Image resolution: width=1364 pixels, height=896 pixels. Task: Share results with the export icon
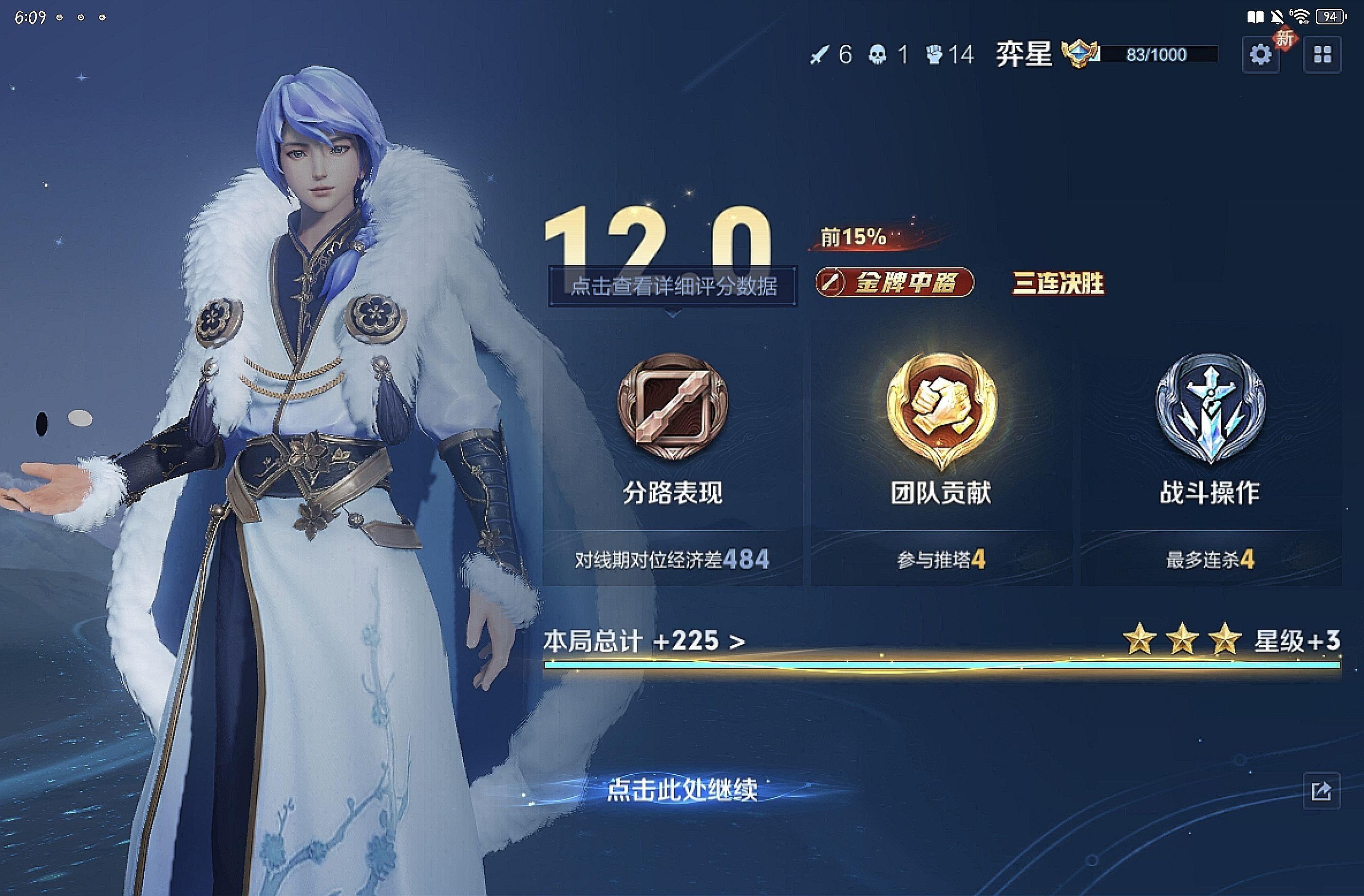pos(1321,791)
